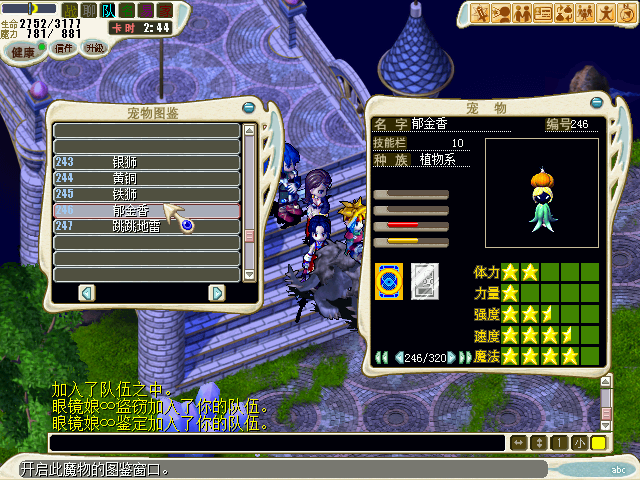This screenshot has width=640, height=480.
Task: Go to previous page of pet compendium list
Action: [x=86, y=292]
